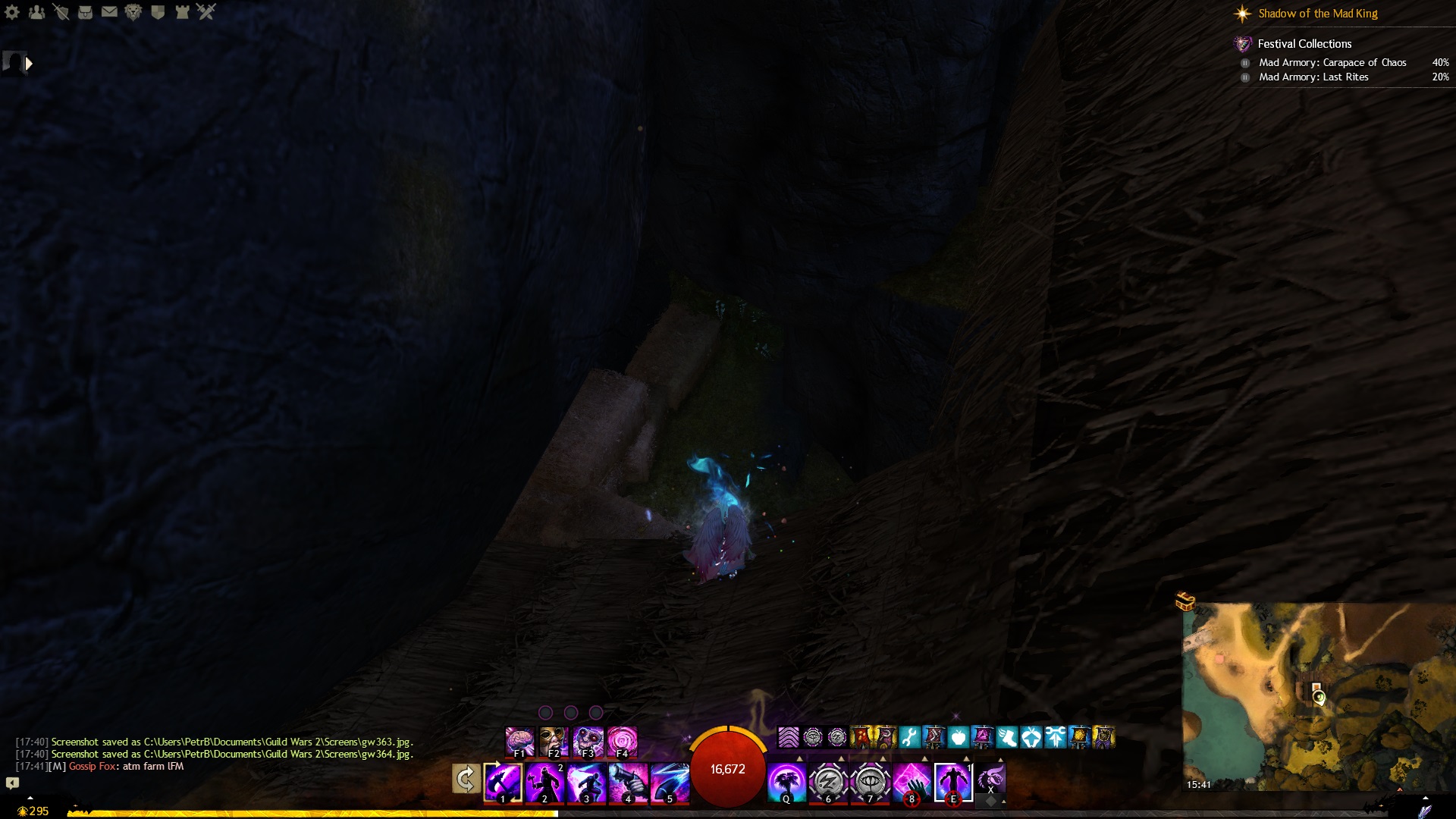Select the Shadow of the Mad King story tracker
1456x819 pixels.
pyautogui.click(x=1317, y=14)
